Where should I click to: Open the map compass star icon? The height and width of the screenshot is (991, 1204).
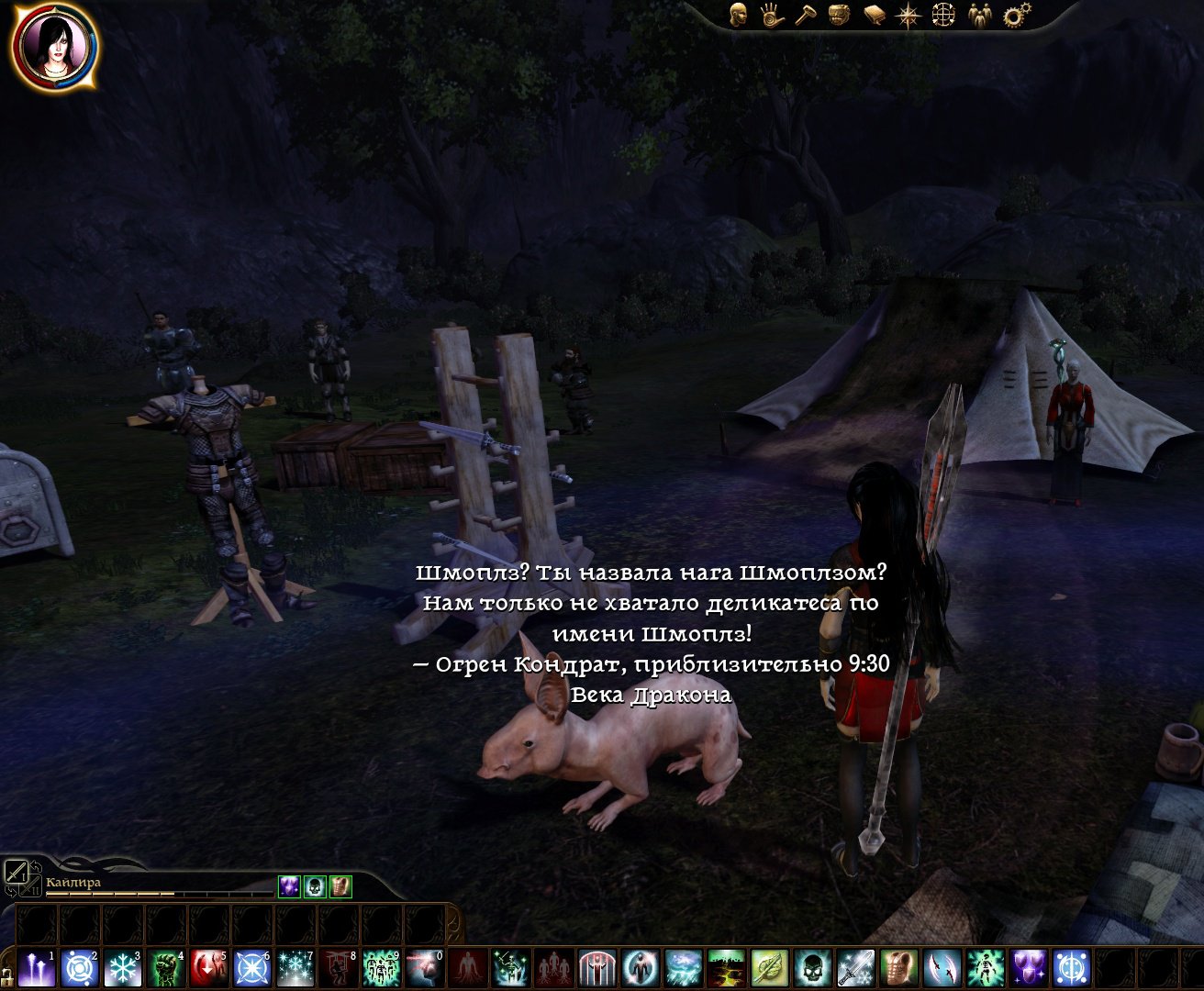click(x=909, y=15)
